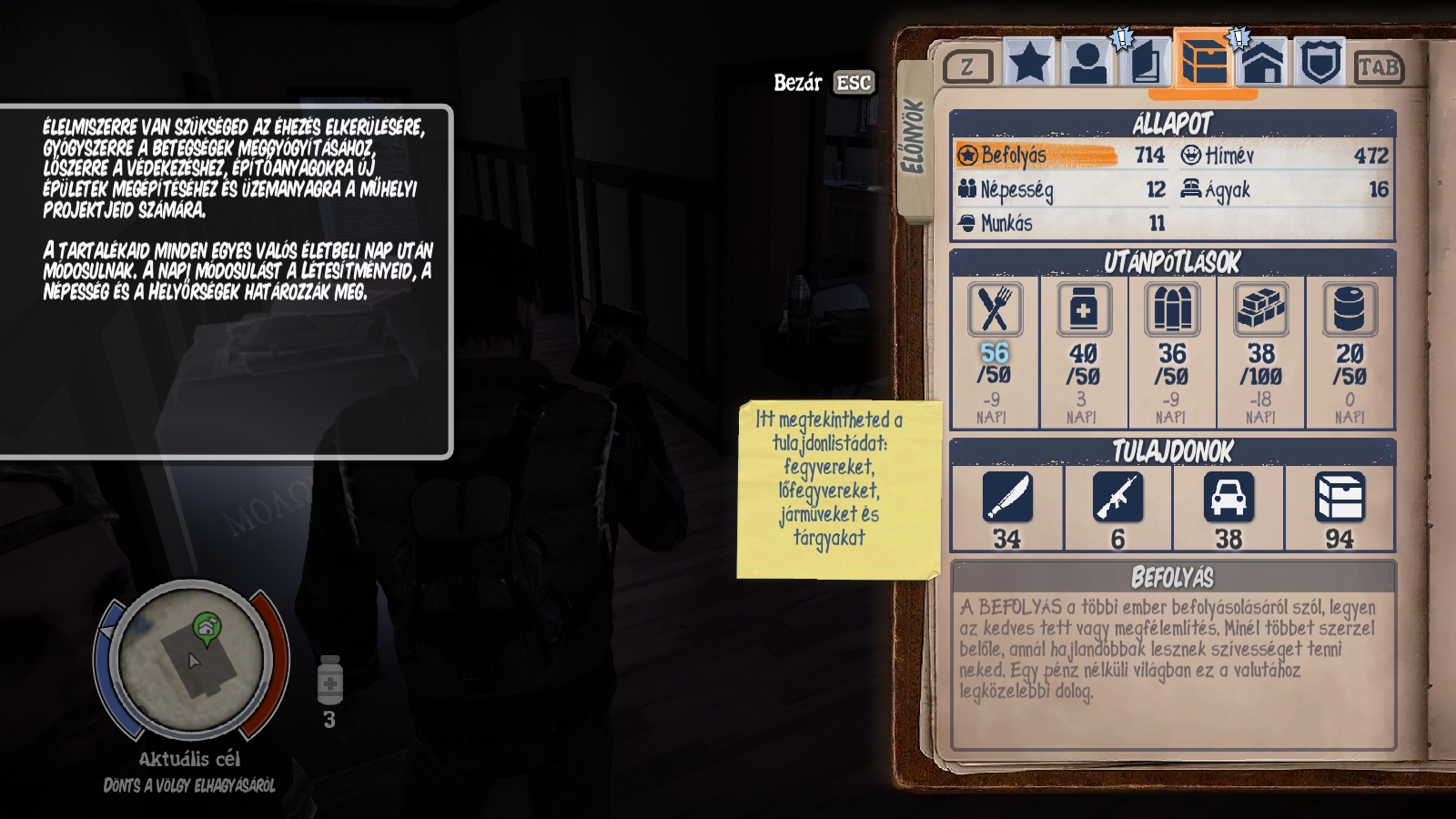Open the star tab in journal
This screenshot has width=1456, height=819.
click(1030, 63)
